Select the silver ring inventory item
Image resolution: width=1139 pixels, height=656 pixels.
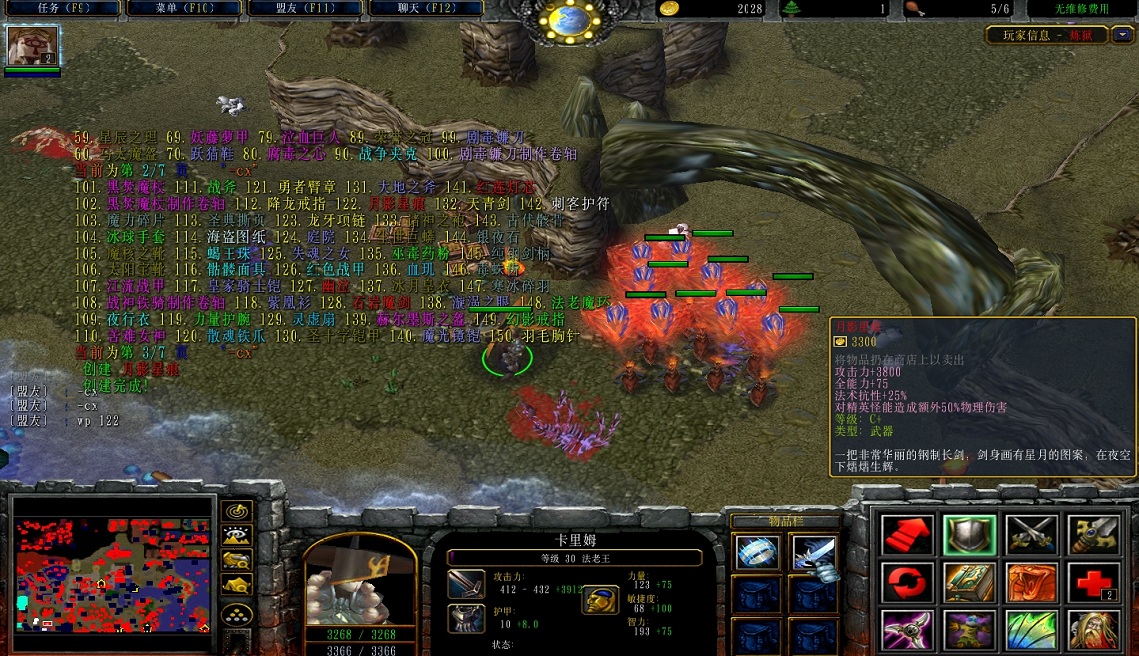pyautogui.click(x=757, y=552)
